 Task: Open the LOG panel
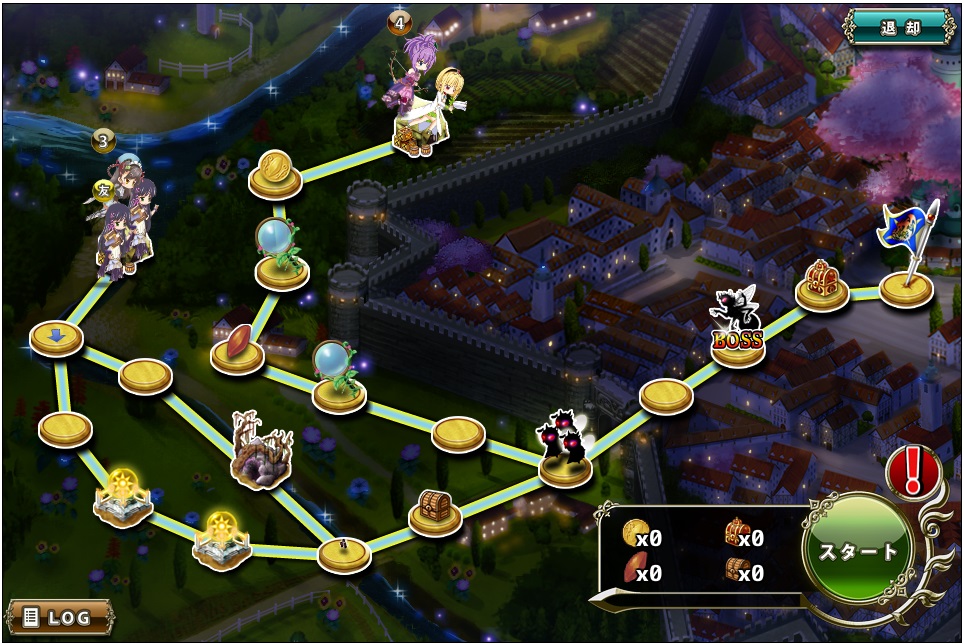[x=60, y=616]
